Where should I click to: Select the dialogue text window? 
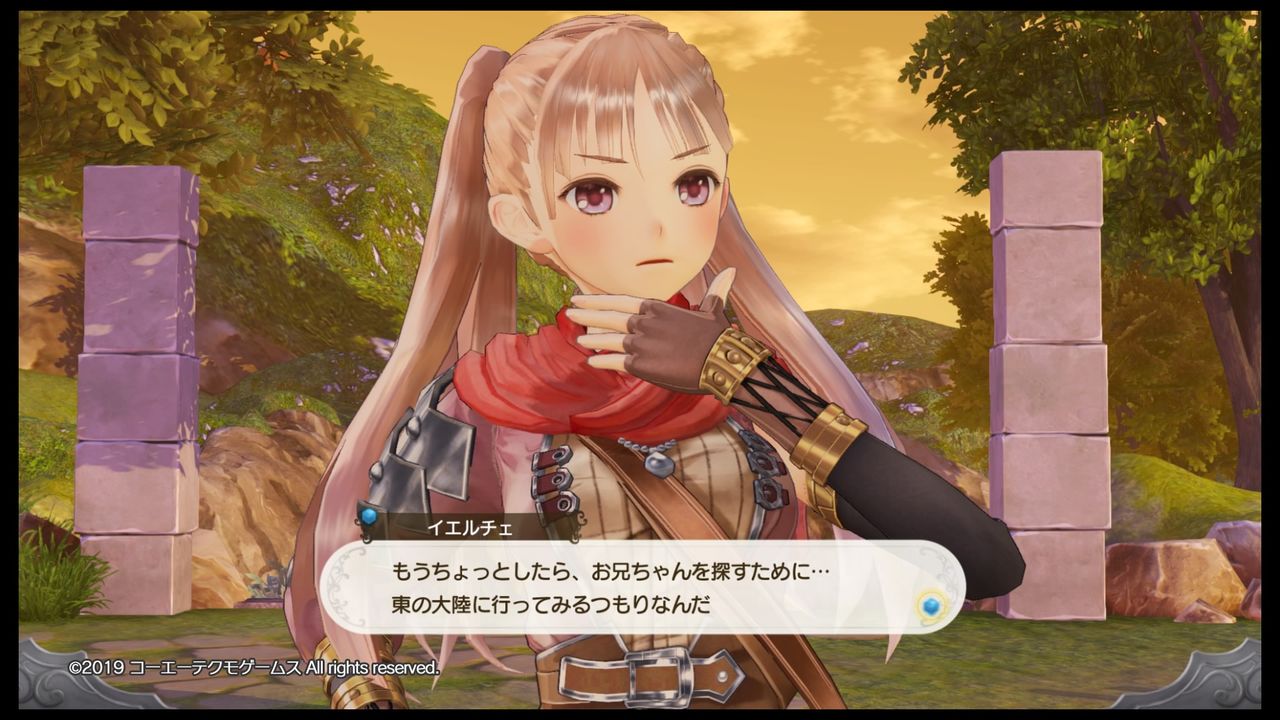[x=640, y=590]
